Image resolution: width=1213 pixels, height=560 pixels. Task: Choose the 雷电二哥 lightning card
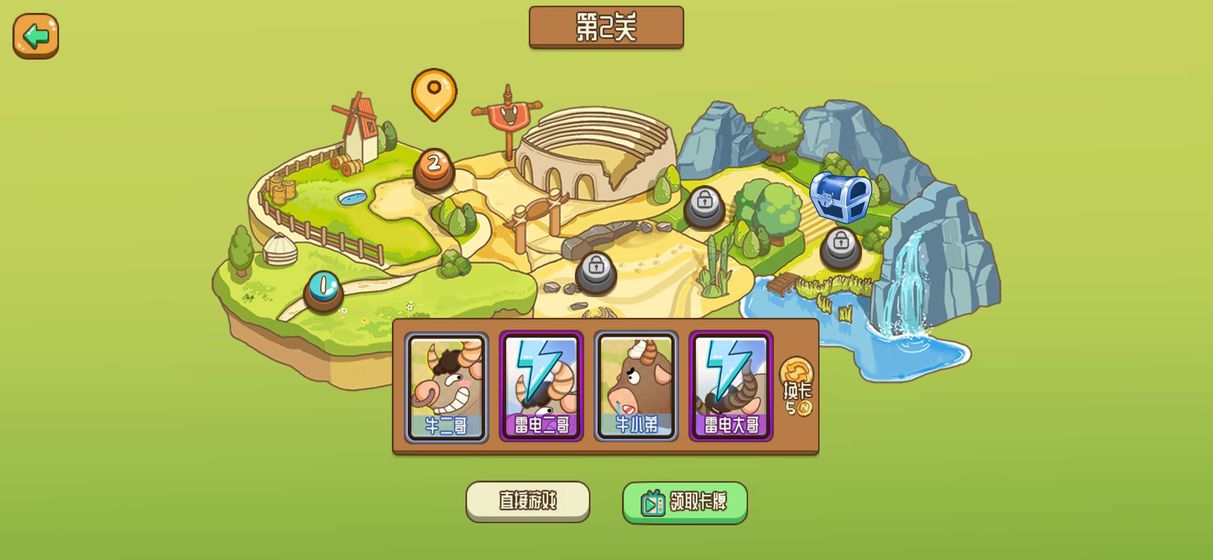point(541,387)
